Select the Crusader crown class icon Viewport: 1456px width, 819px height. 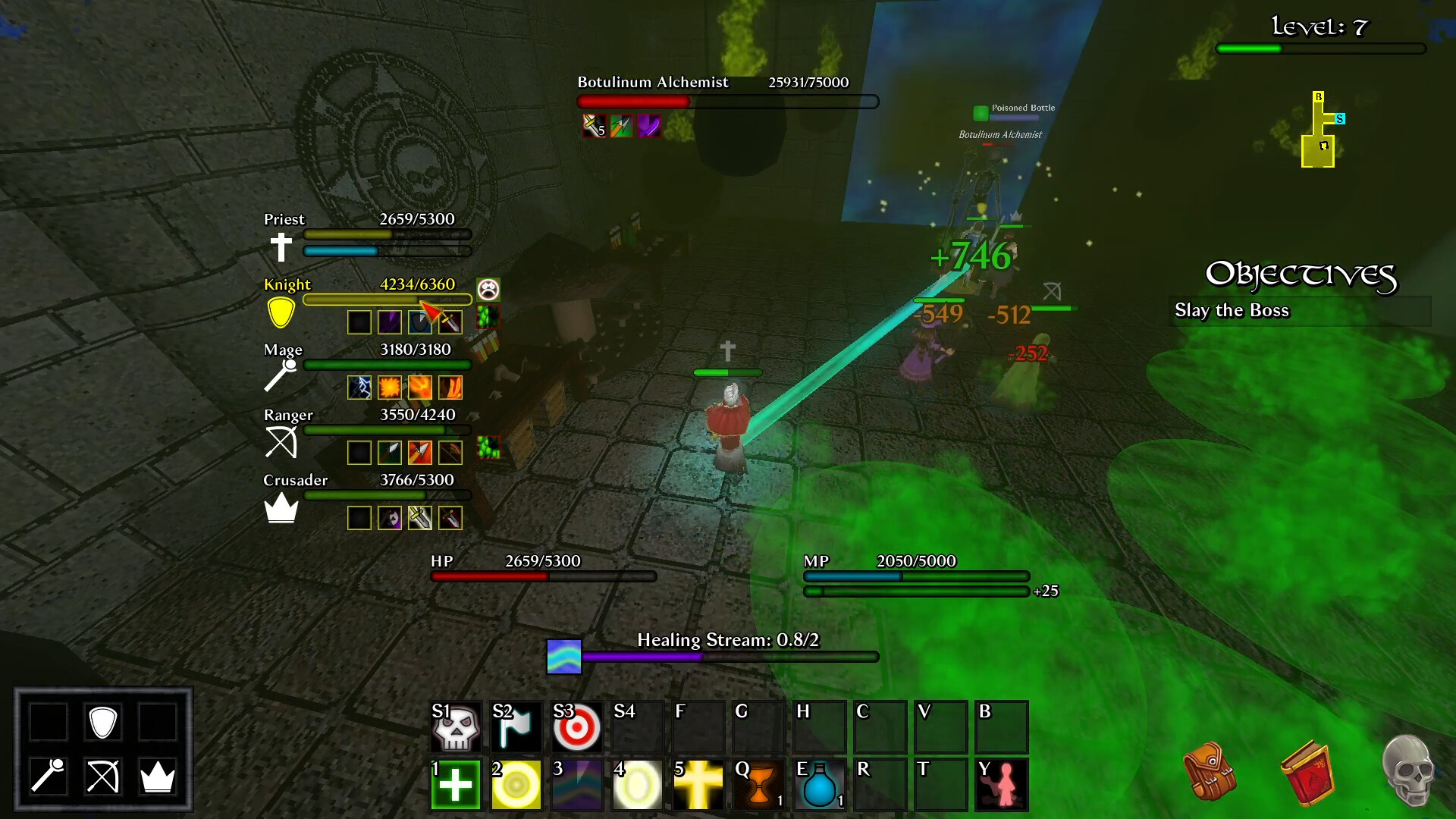point(281,507)
